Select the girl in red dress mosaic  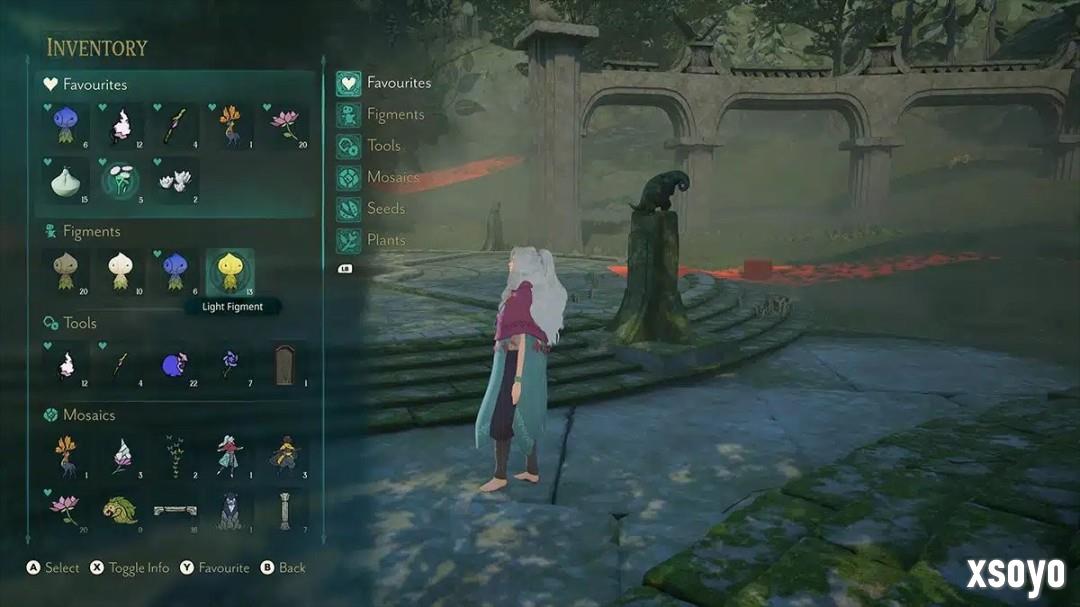230,455
